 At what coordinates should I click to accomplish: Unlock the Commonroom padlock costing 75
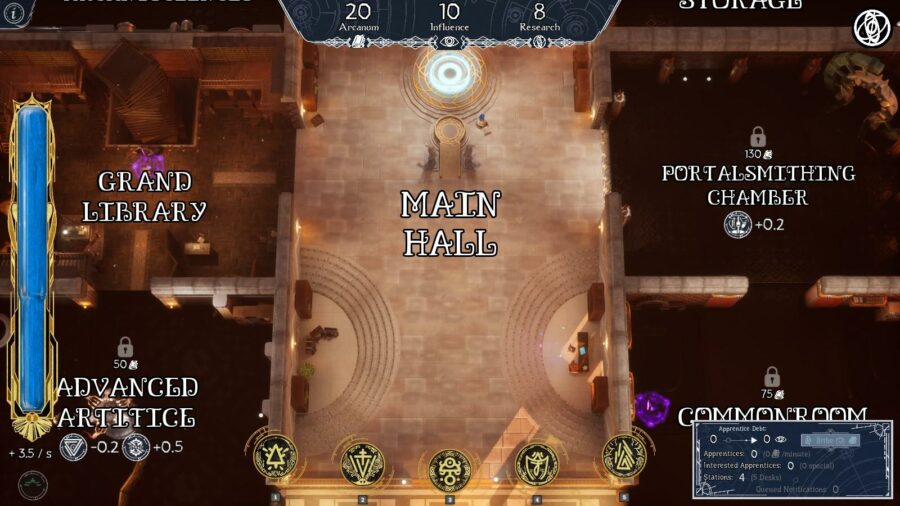tap(771, 377)
